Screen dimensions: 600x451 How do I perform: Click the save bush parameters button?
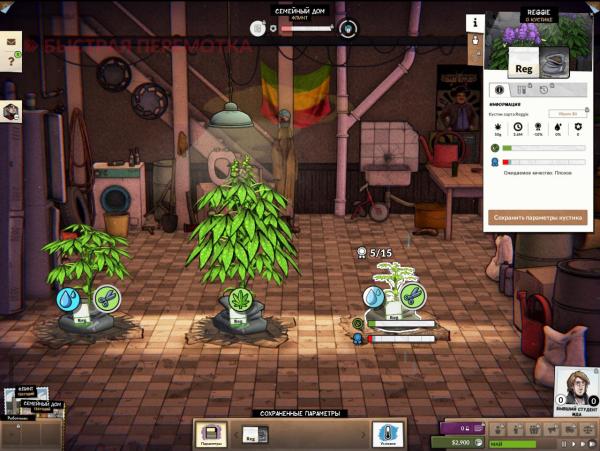point(538,216)
